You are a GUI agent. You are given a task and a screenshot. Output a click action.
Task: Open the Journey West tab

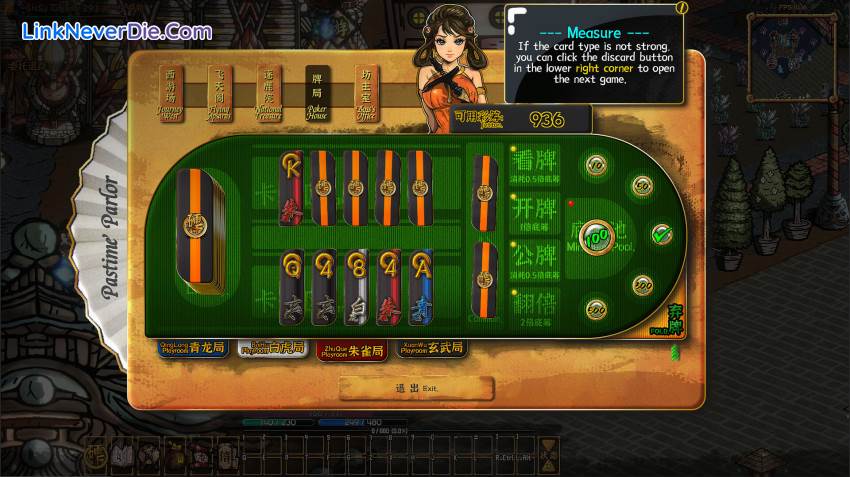coord(171,93)
